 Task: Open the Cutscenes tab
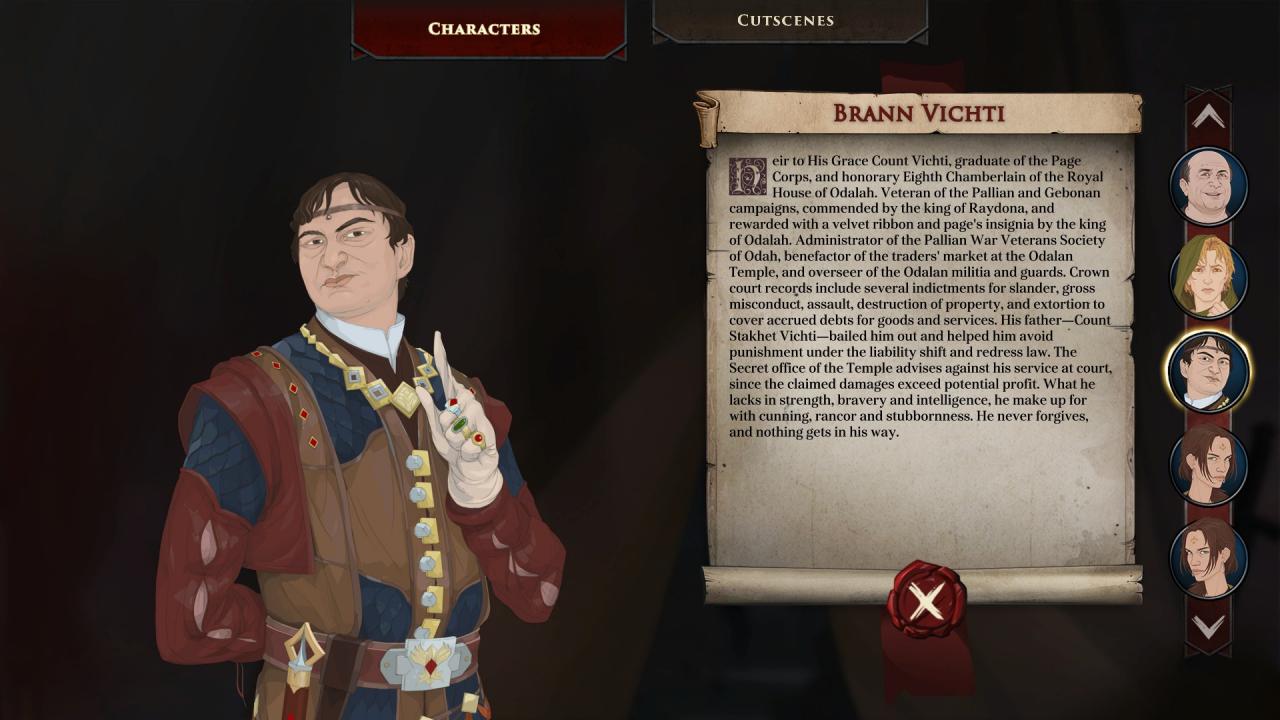tap(785, 20)
